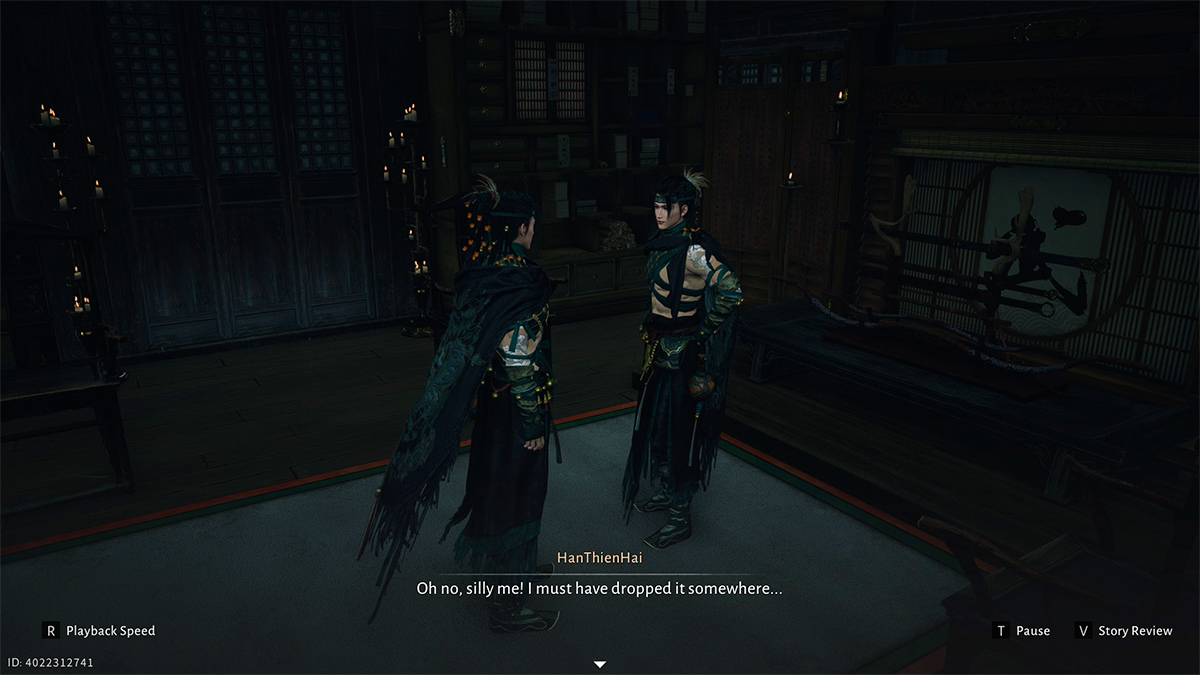Open the Story Review log
Image resolution: width=1200 pixels, height=675 pixels.
pos(1123,631)
